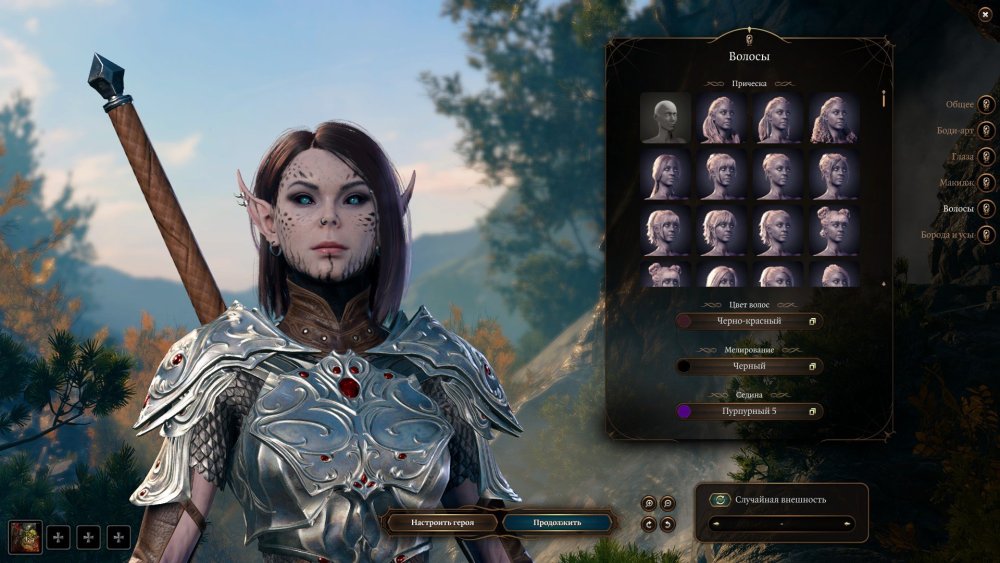Image resolution: width=1000 pixels, height=563 pixels.
Task: Close the character creation screen
Action: [985, 12]
